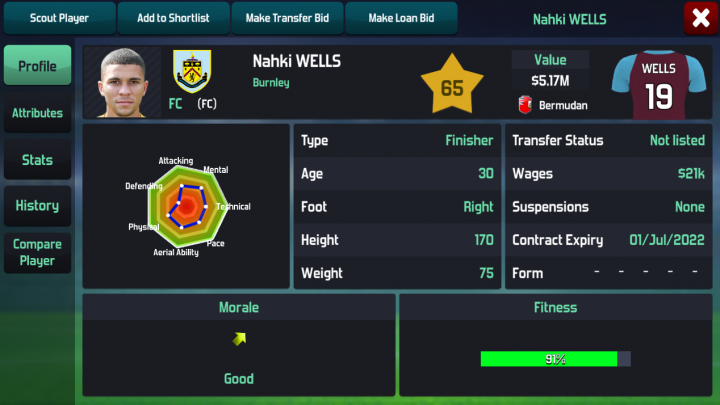
Task: Close the player profile window
Action: [699, 18]
